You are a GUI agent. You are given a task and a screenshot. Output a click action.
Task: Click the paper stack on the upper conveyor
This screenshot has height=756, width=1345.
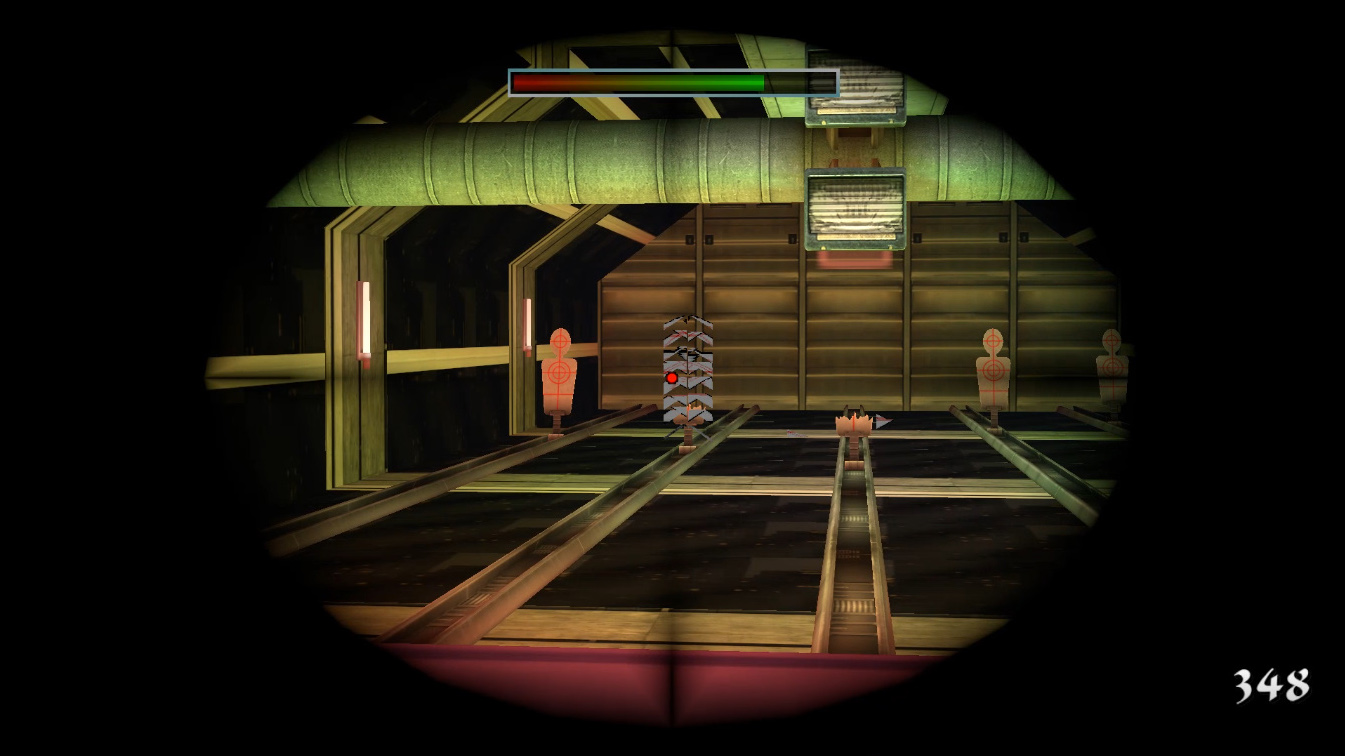[x=855, y=90]
